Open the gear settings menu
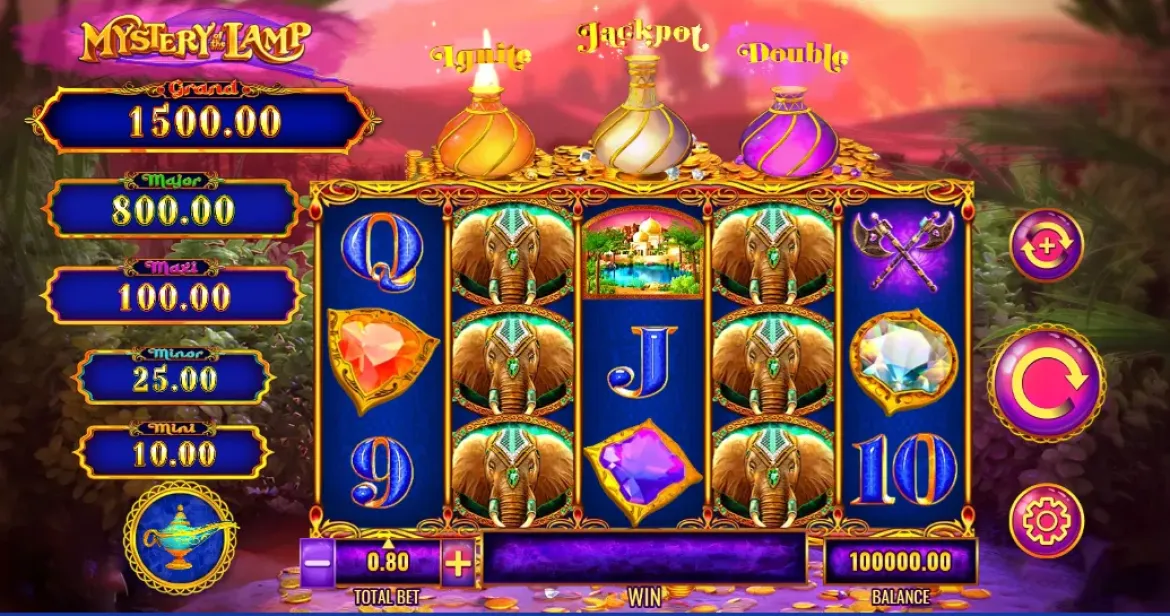1170x616 pixels. tap(1046, 520)
